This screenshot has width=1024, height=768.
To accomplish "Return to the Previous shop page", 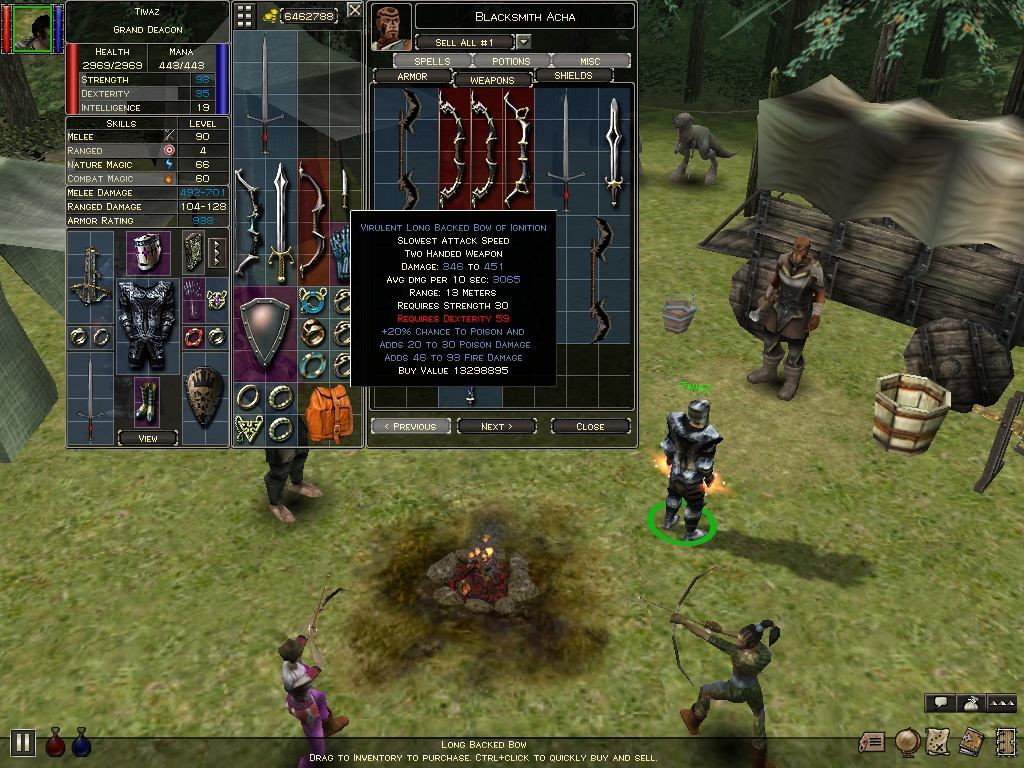I will click(x=410, y=426).
